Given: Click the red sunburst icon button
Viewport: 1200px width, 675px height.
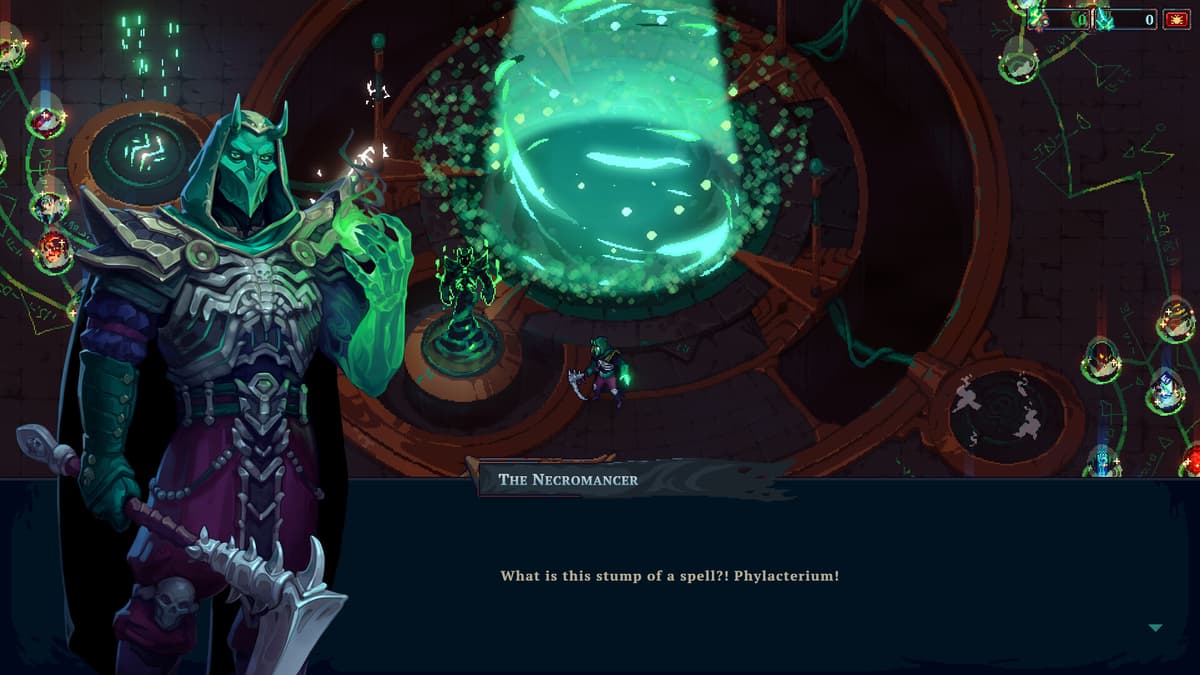Looking at the screenshot, I should [x=1176, y=19].
